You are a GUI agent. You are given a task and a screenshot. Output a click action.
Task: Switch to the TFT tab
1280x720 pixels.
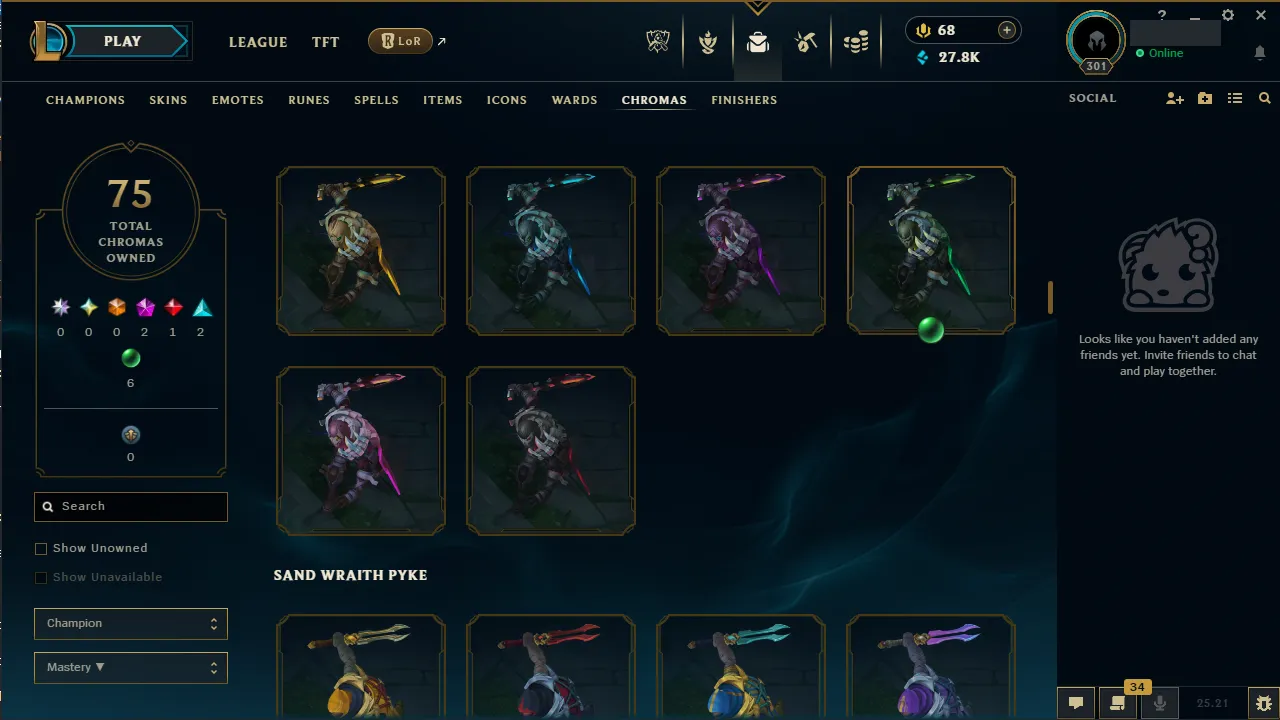(325, 42)
